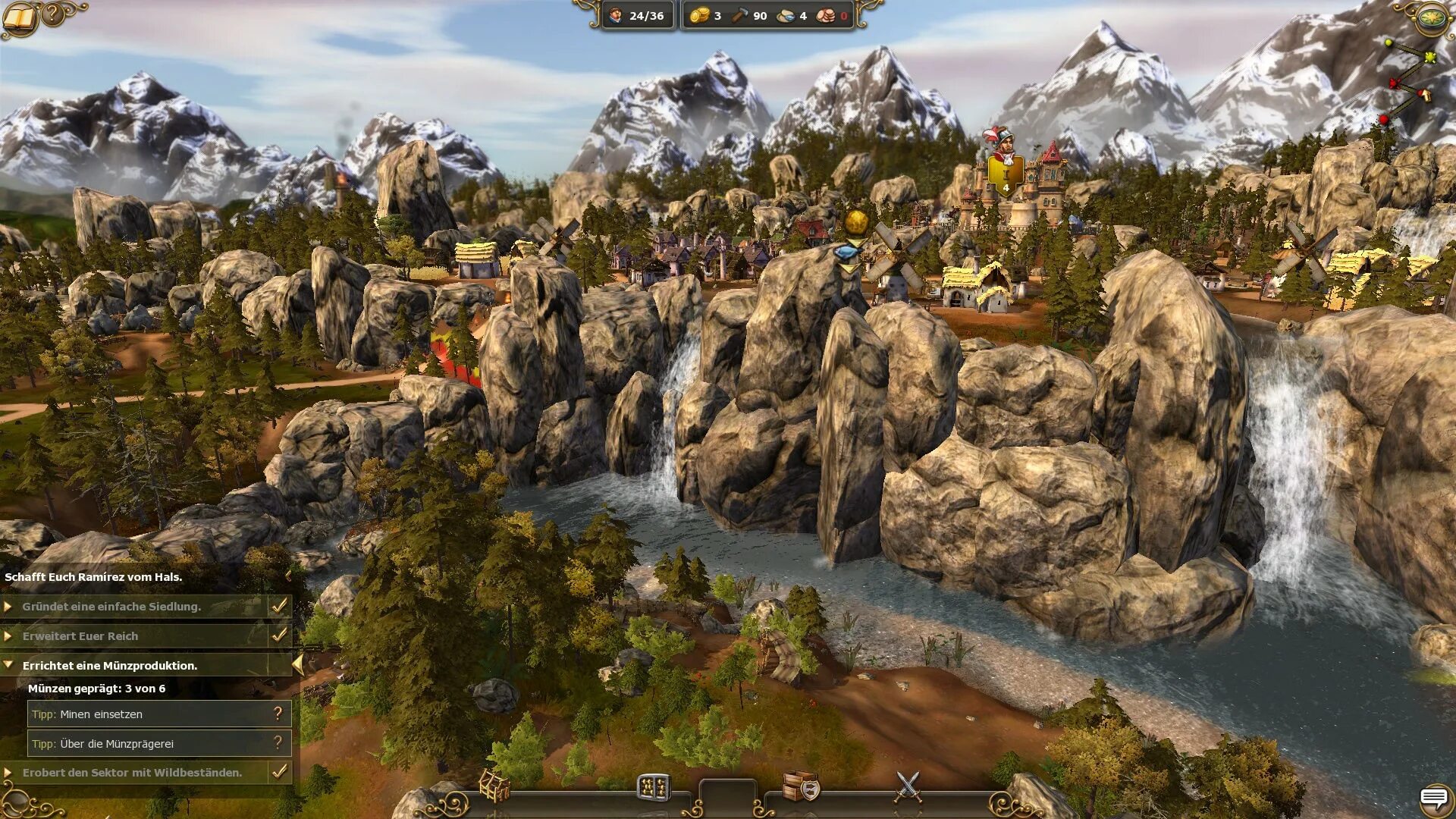The image size is (1456, 819).
Task: Open the crates and shield logistics menu
Action: (x=801, y=786)
